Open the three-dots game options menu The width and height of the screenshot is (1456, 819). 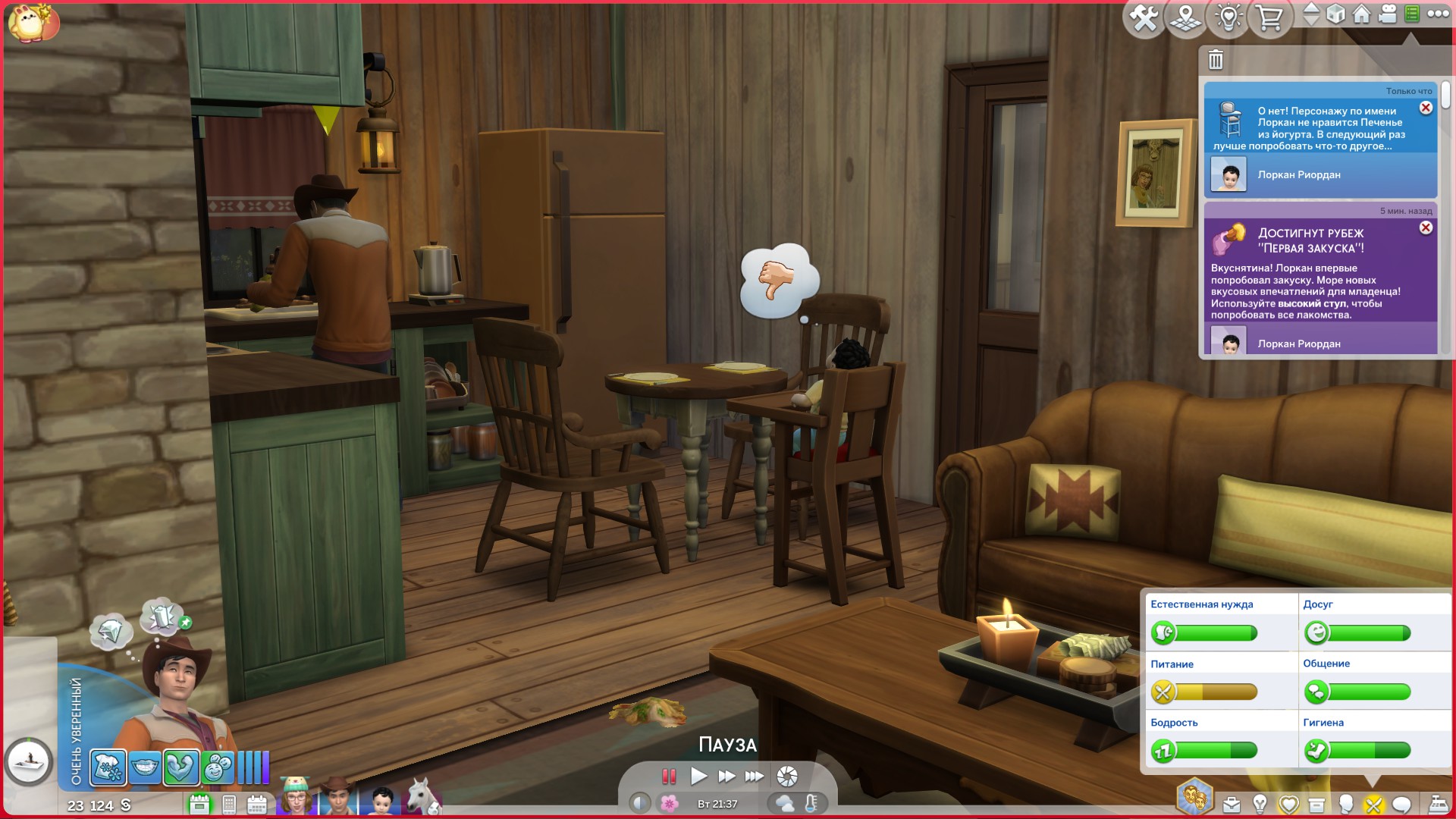point(1438,14)
